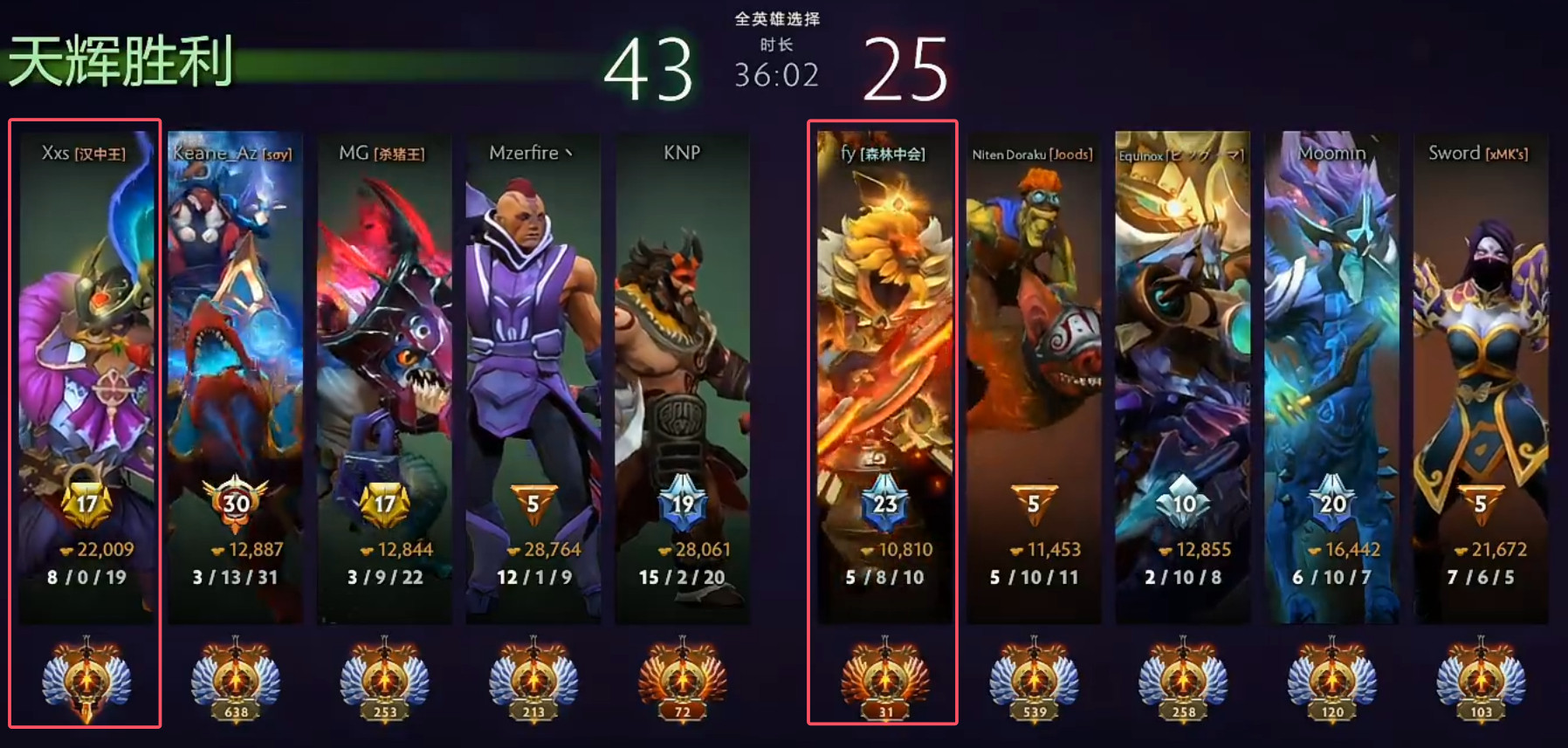
Task: Open the fy player card
Action: [x=884, y=375]
